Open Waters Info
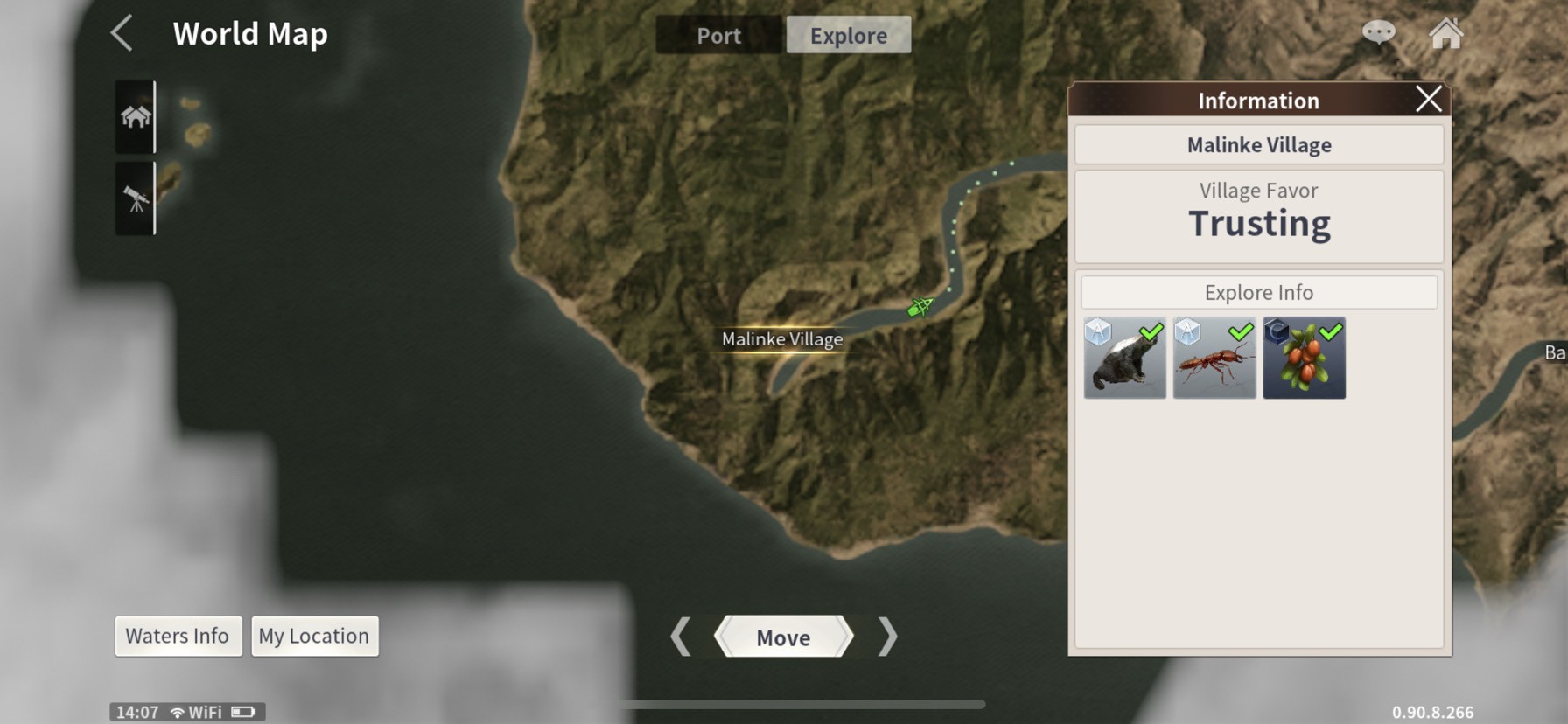1568x724 pixels. pyautogui.click(x=178, y=636)
